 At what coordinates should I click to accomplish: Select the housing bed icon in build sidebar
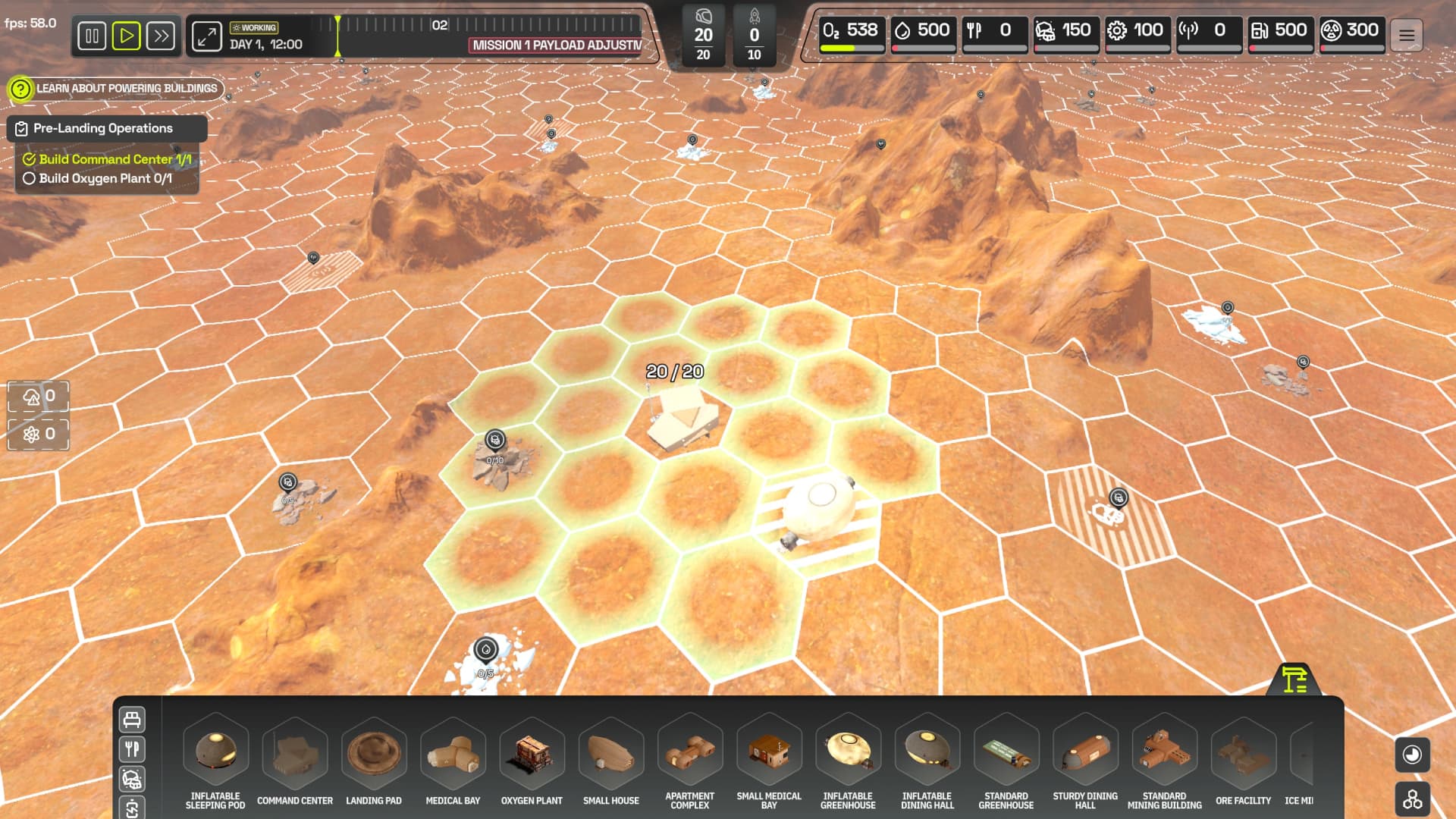click(131, 719)
